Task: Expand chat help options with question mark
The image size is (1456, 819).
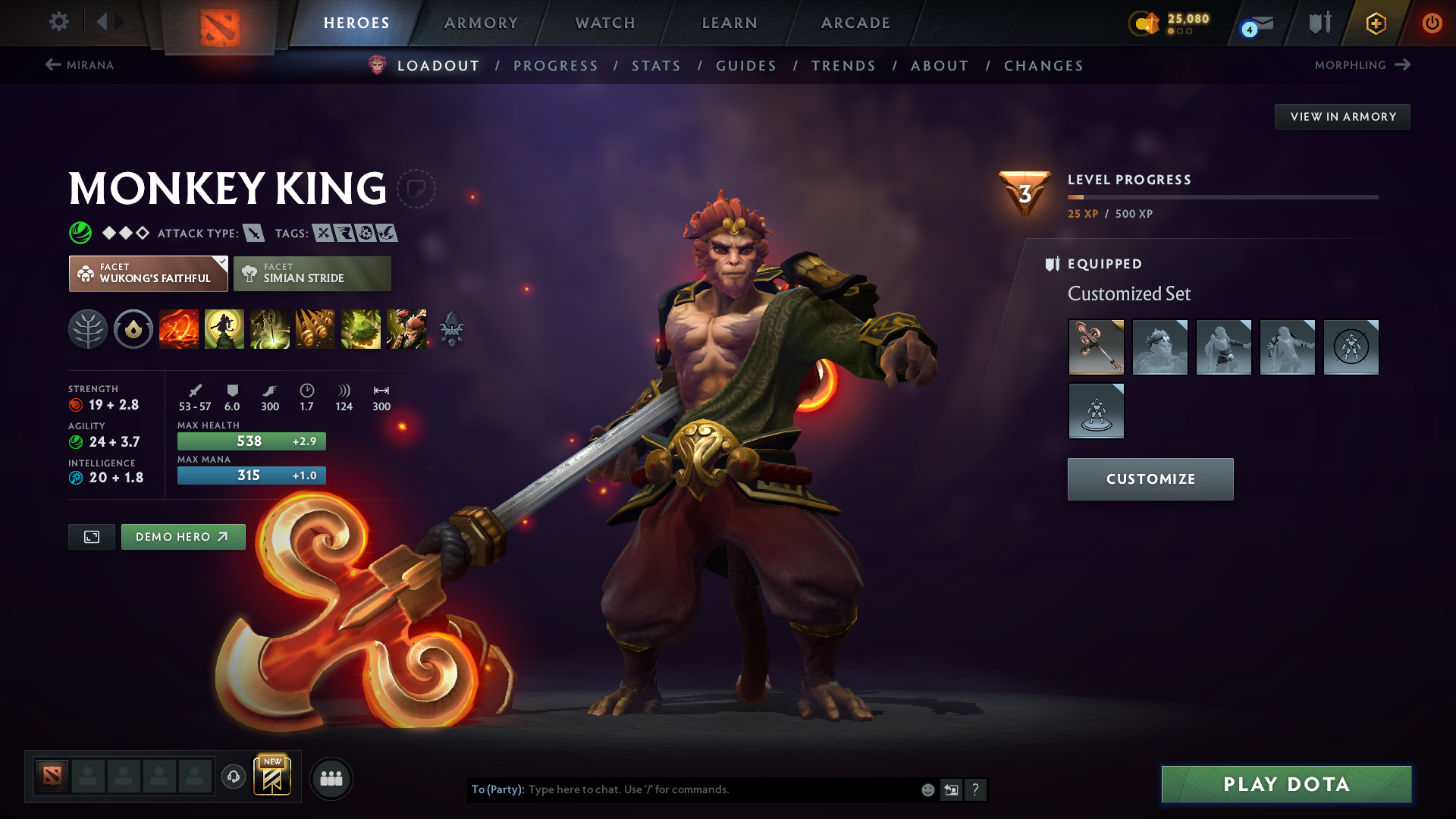Action: point(977,789)
